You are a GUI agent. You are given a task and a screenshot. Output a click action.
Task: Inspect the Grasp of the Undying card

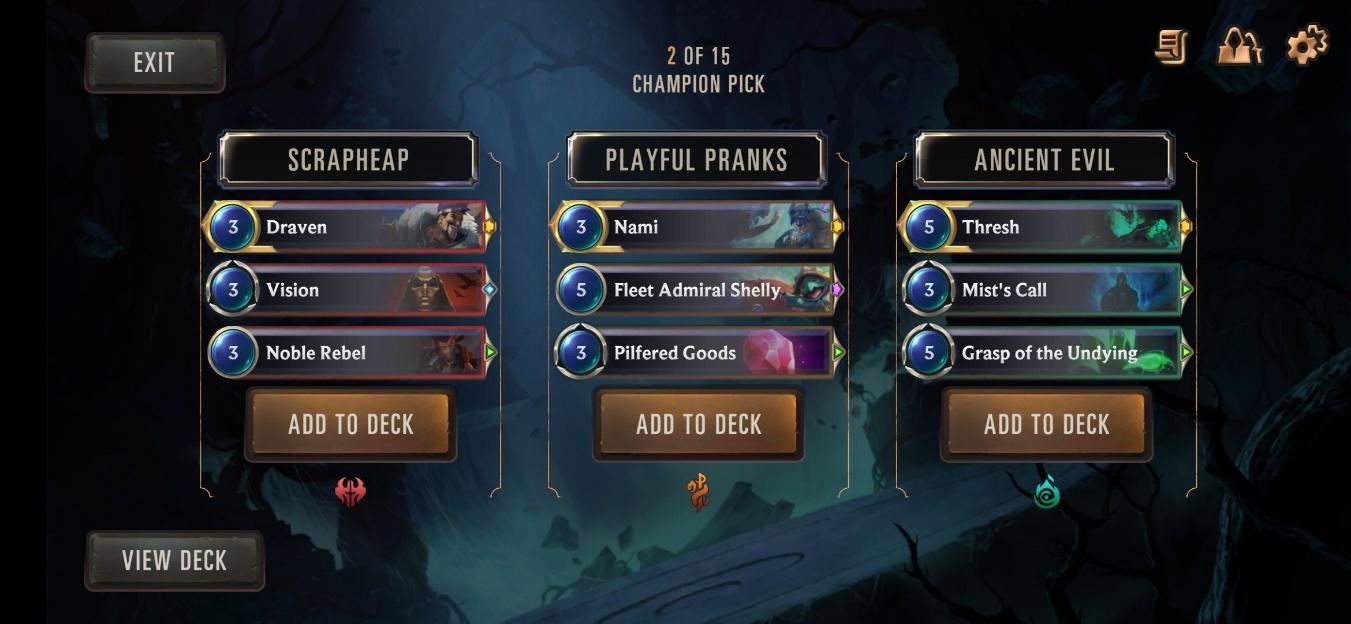(1044, 353)
